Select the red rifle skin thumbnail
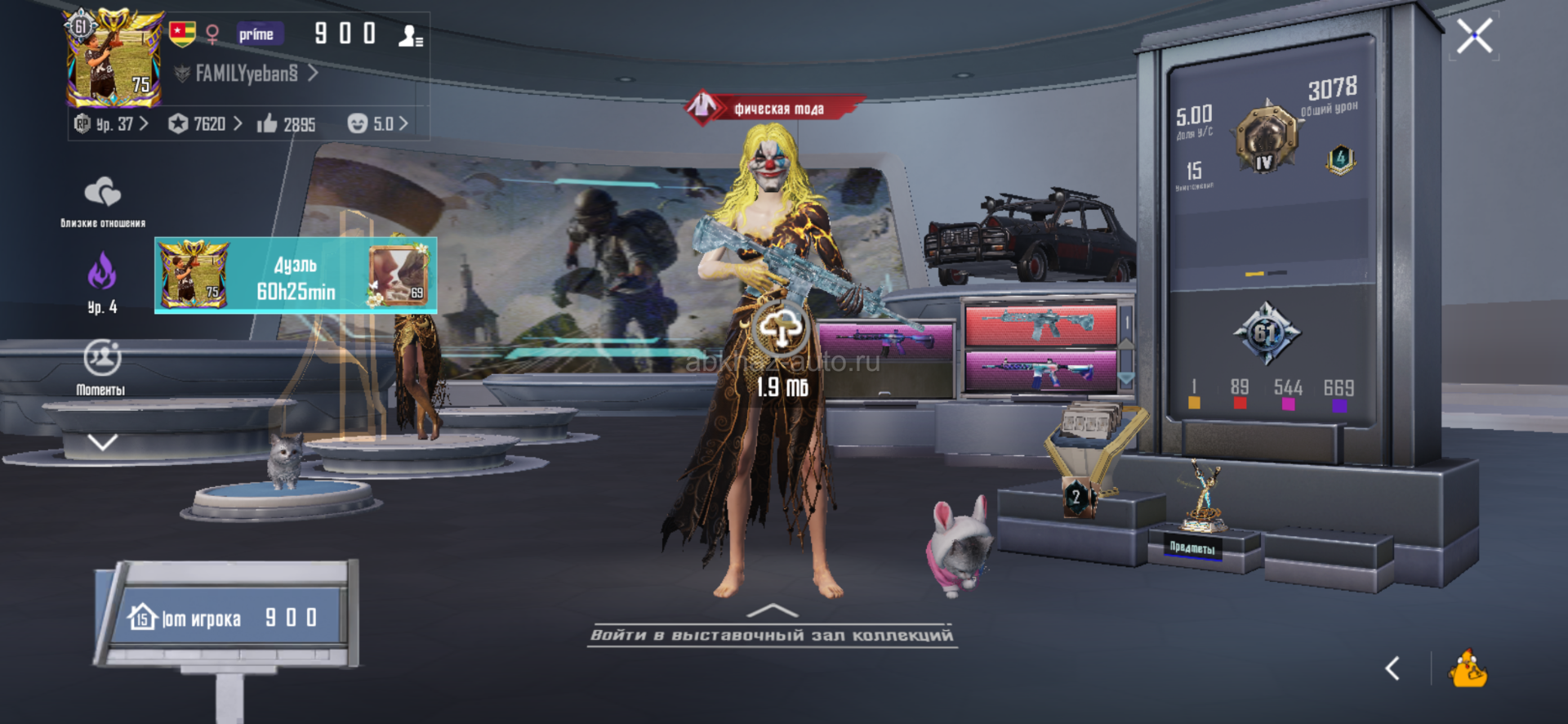This screenshot has width=1568, height=724. (x=1040, y=324)
